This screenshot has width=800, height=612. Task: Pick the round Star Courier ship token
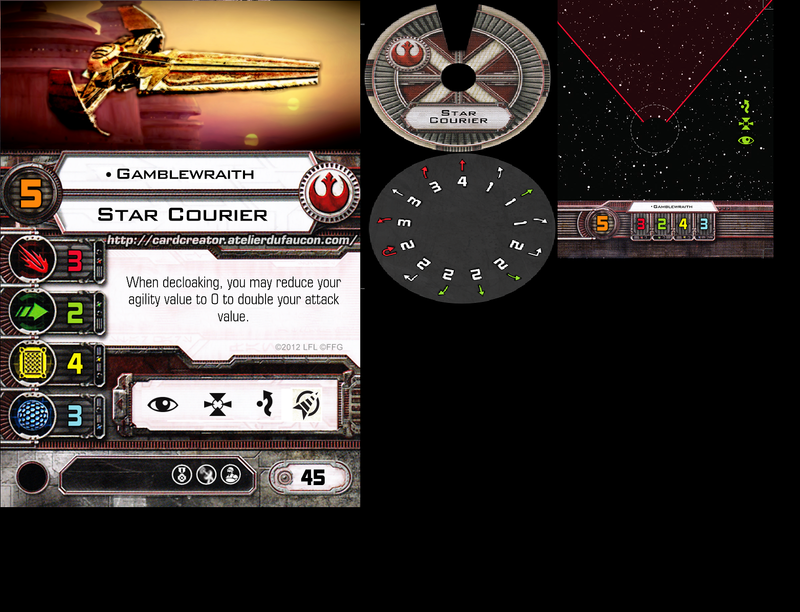point(459,75)
